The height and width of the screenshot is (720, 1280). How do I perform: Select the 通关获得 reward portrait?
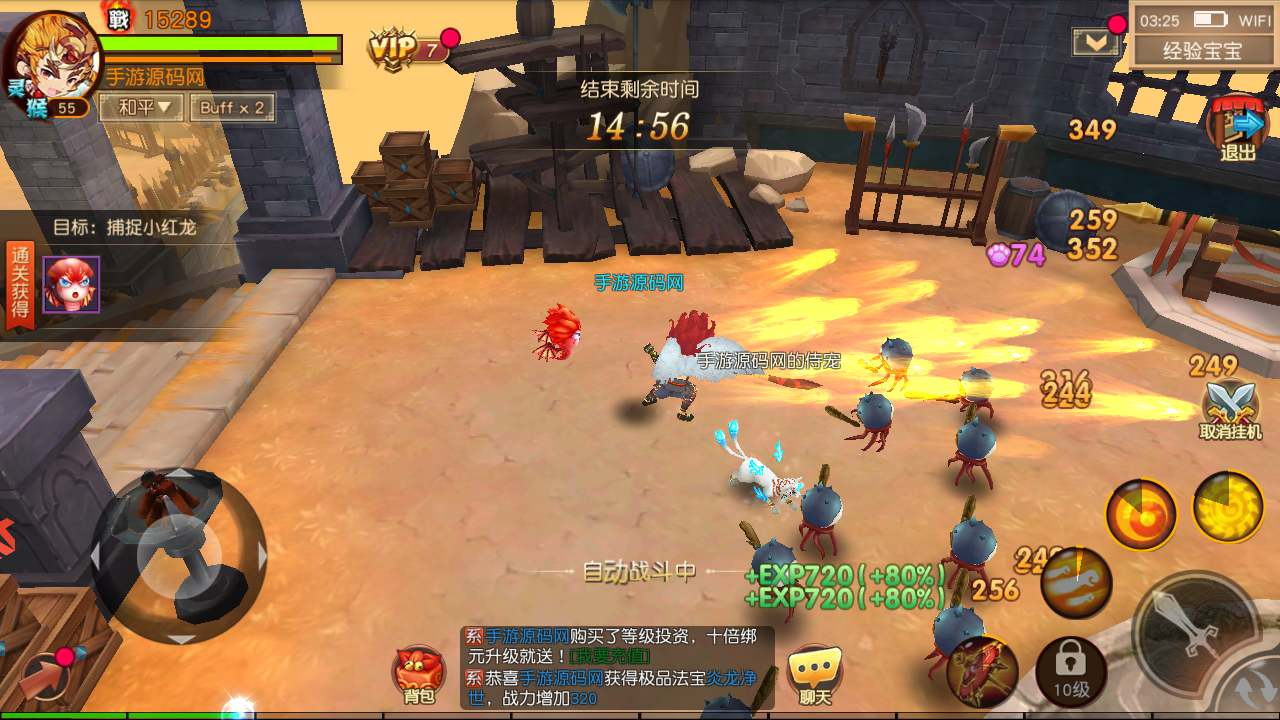coord(71,284)
